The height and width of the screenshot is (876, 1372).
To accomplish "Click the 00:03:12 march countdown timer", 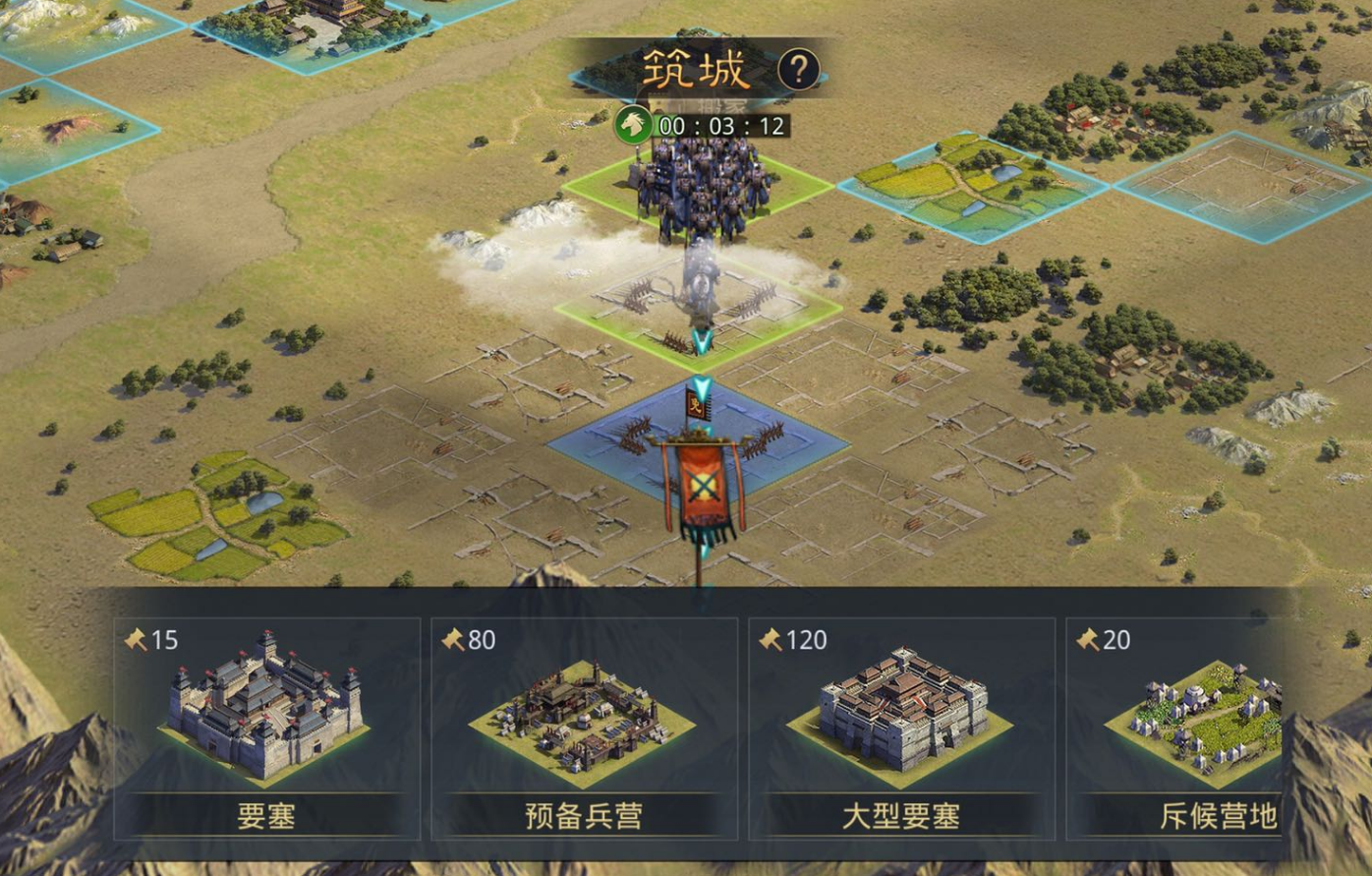I will [722, 126].
